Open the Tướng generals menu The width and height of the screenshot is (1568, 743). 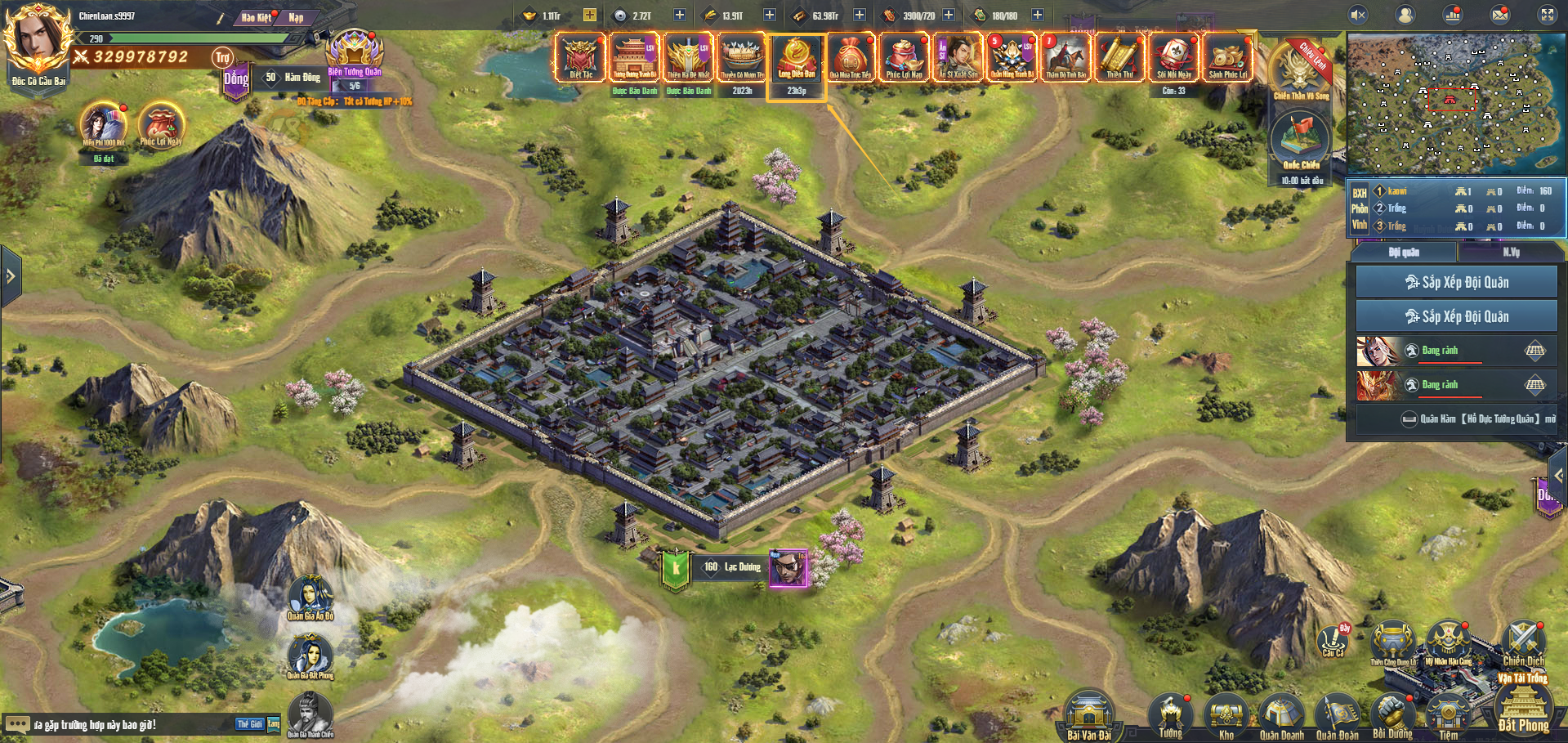[1170, 714]
